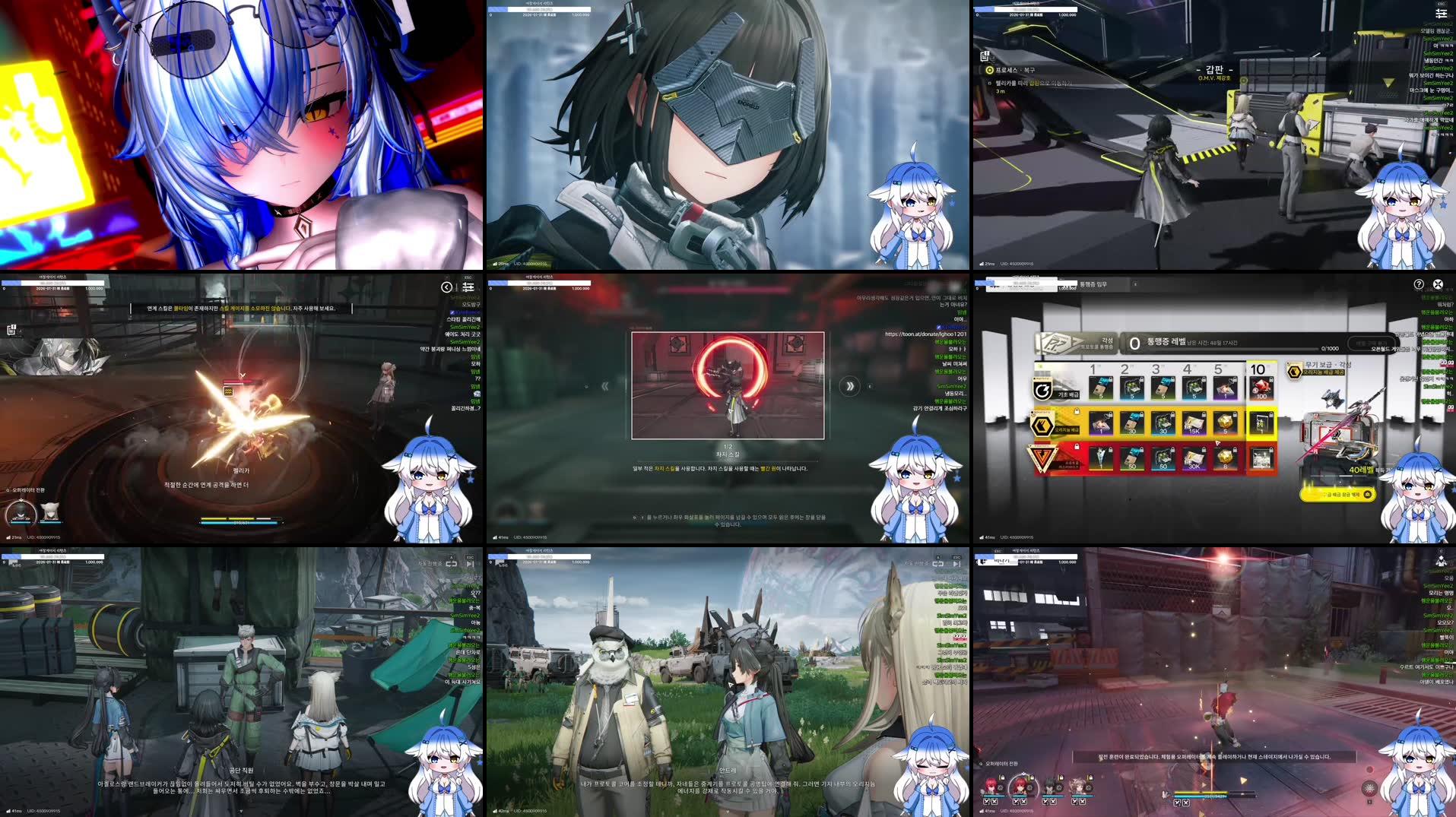
Task: Click the left chevron on the charge-skill tutorial page
Action: 604,385
